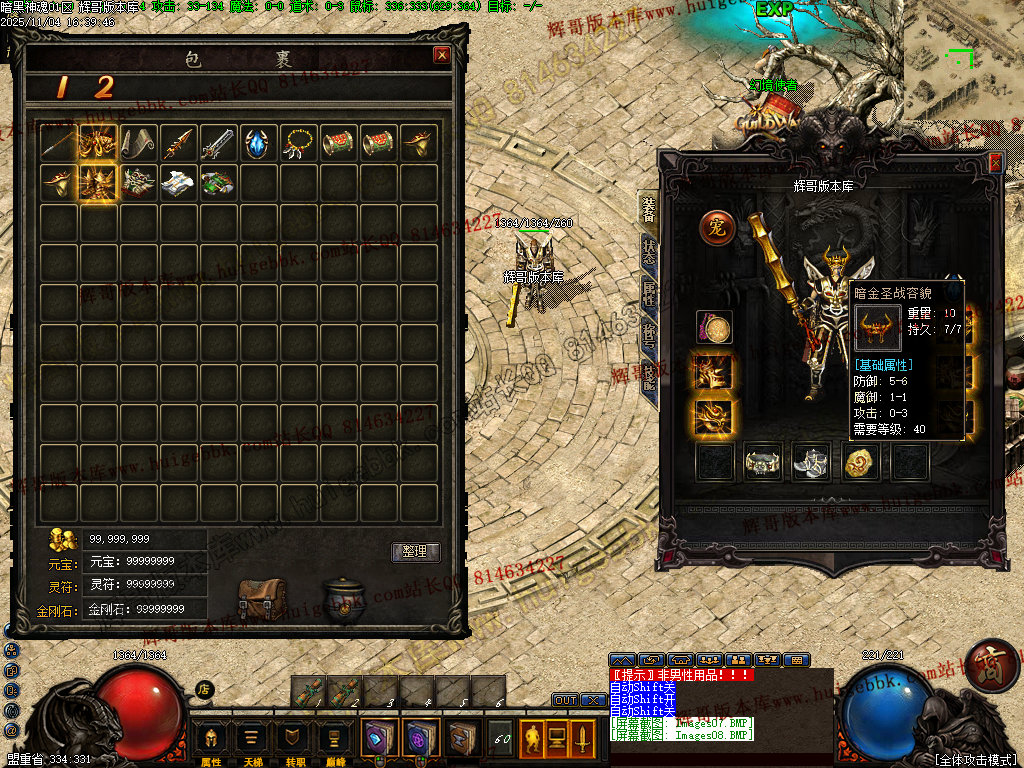Click the 整理 sort button

point(414,552)
